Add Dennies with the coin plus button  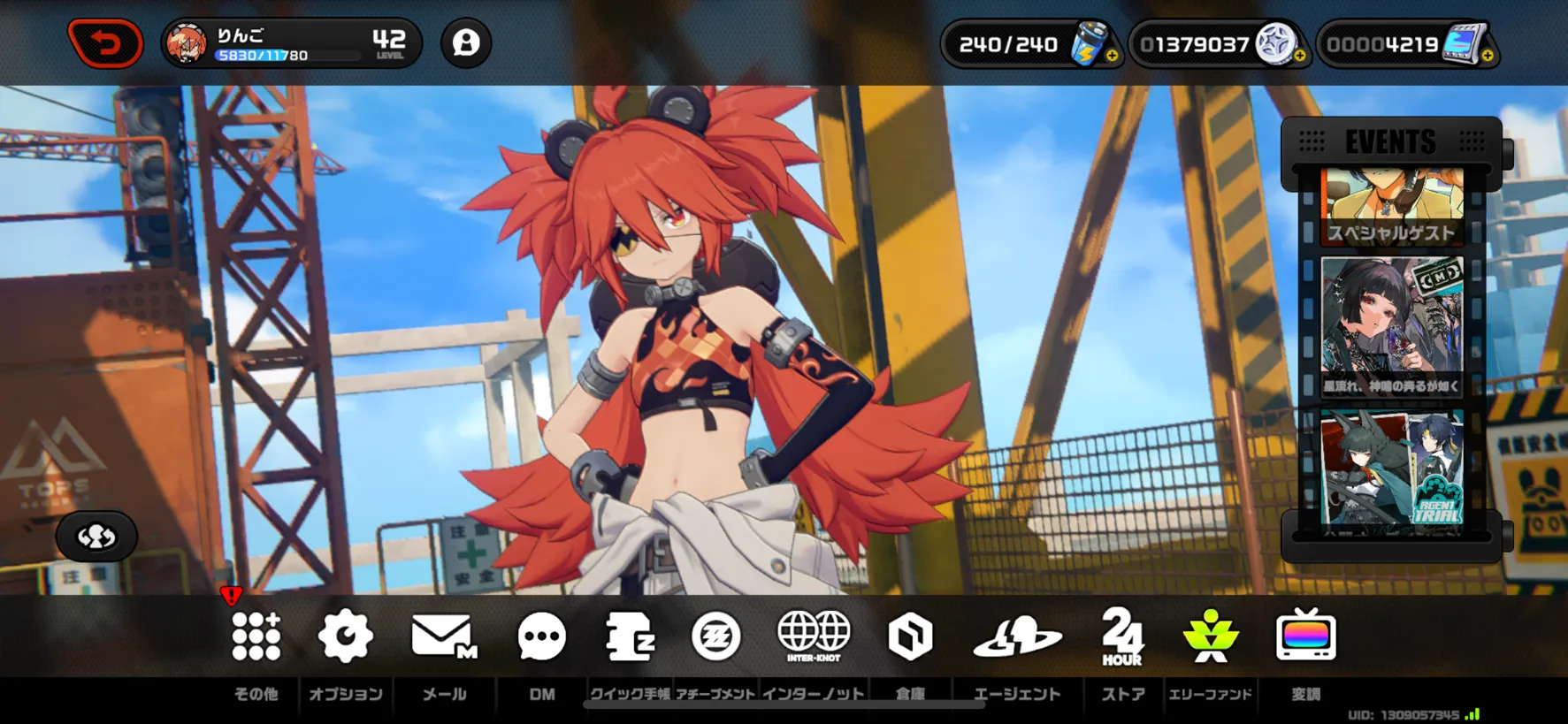1299,56
